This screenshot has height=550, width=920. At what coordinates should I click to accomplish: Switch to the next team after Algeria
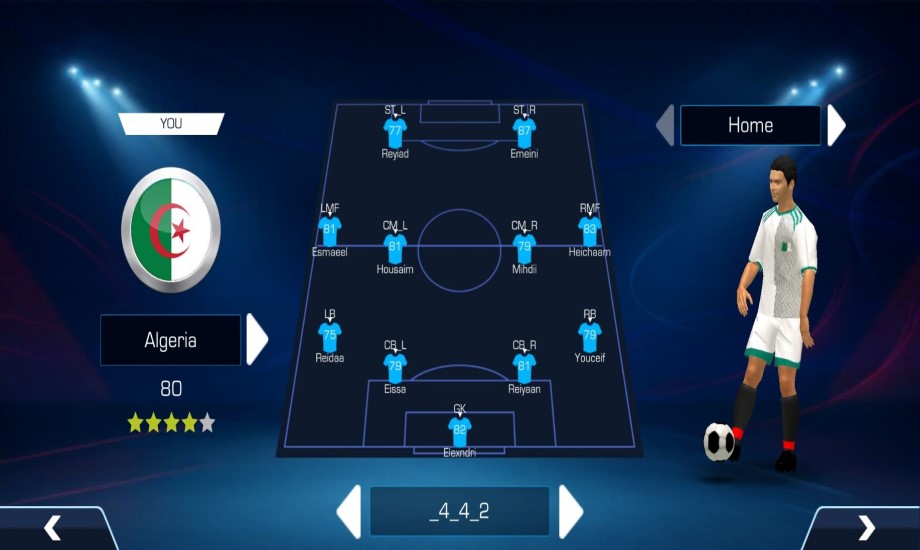pos(257,340)
